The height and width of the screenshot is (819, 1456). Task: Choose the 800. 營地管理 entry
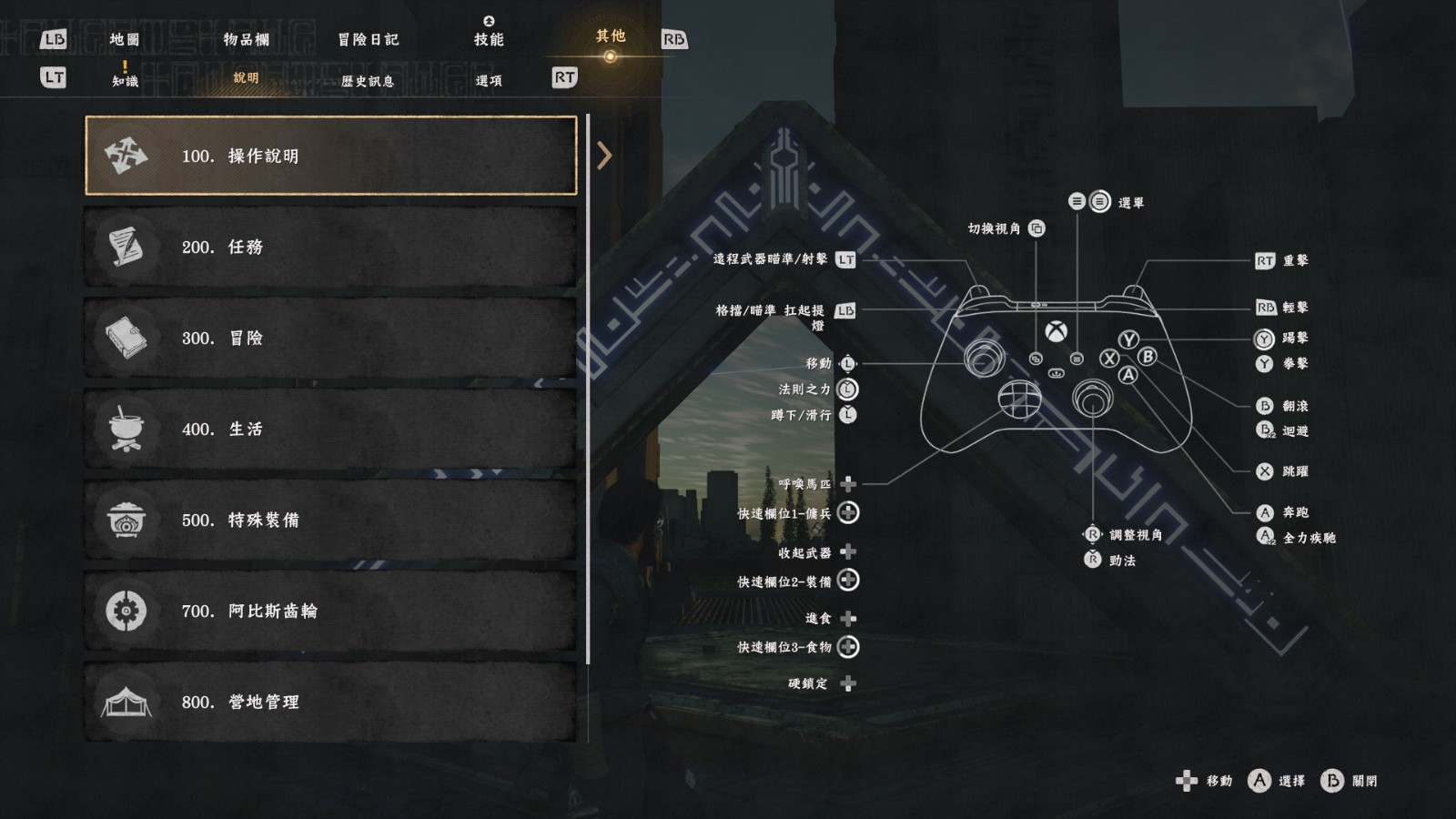[x=331, y=702]
